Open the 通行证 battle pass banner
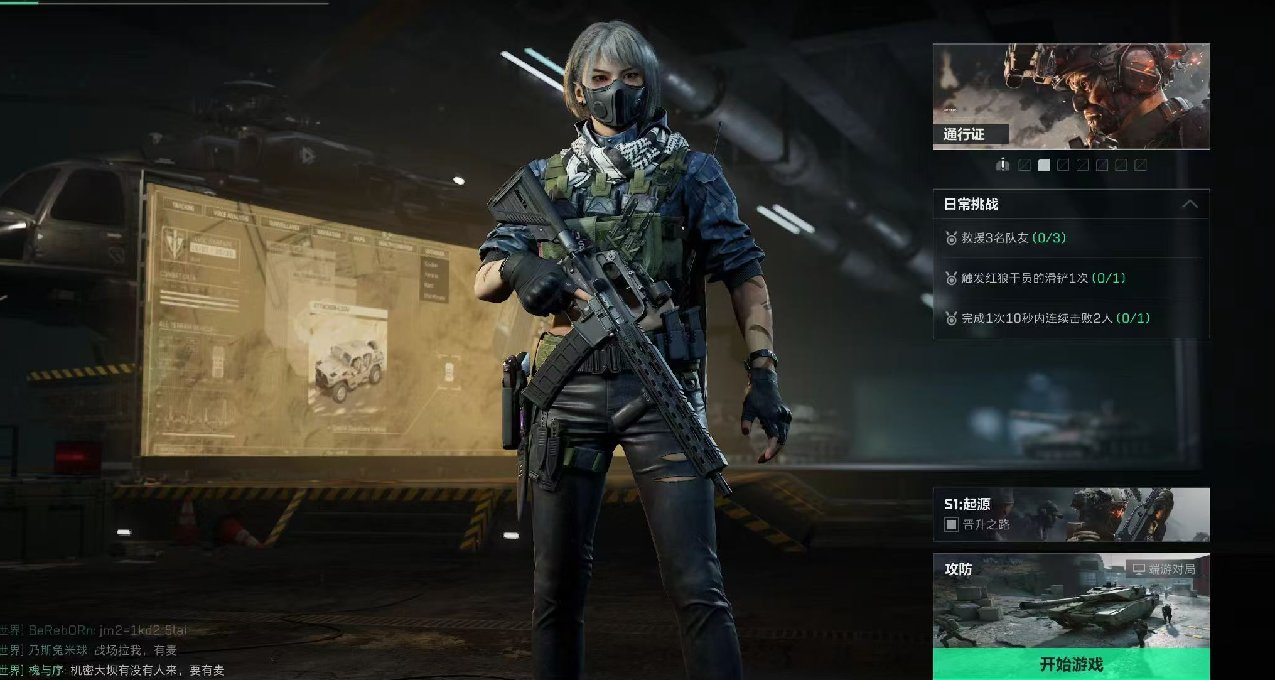This screenshot has height=680, width=1275. click(1071, 96)
